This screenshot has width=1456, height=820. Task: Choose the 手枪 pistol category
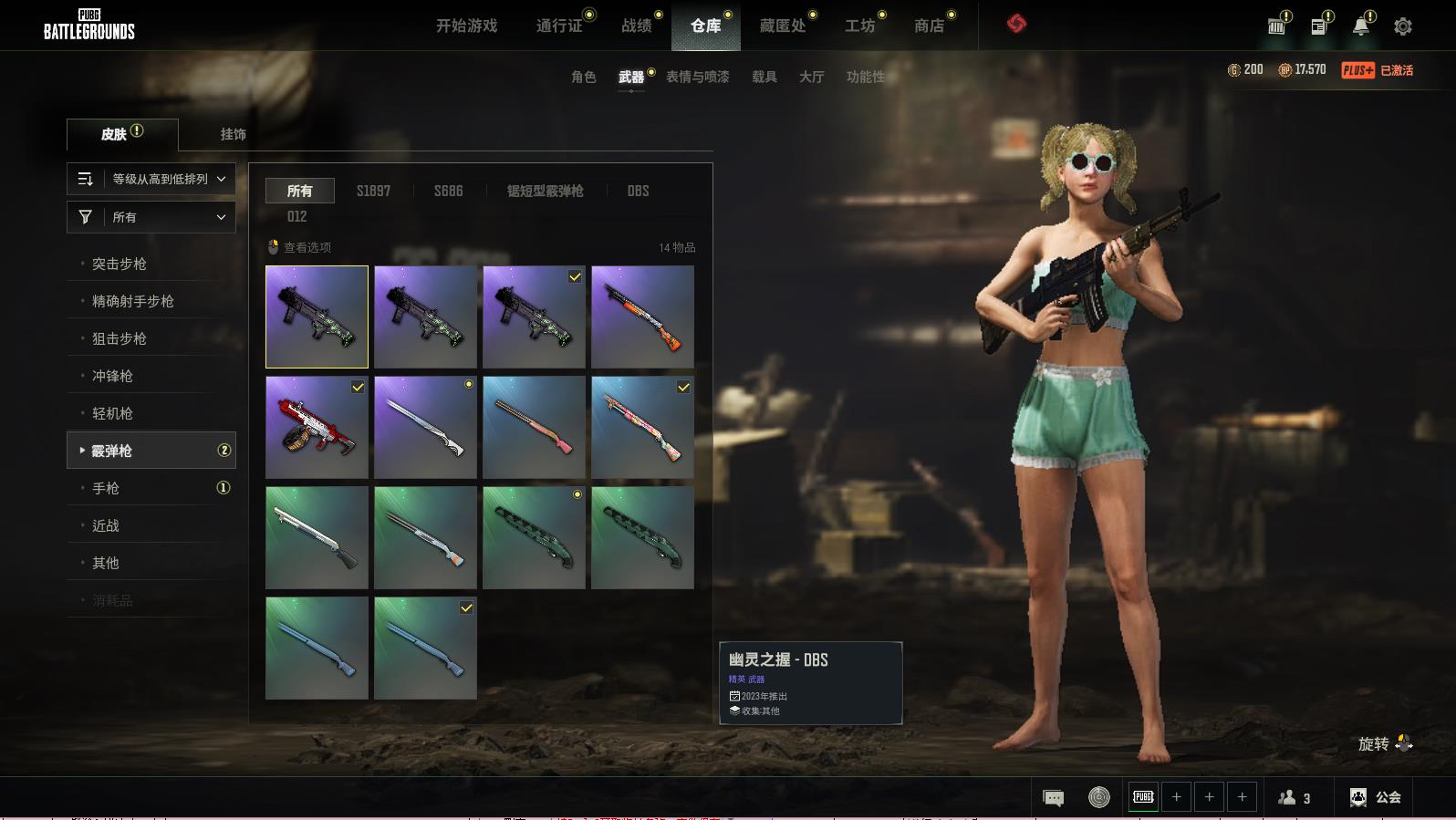click(x=106, y=488)
